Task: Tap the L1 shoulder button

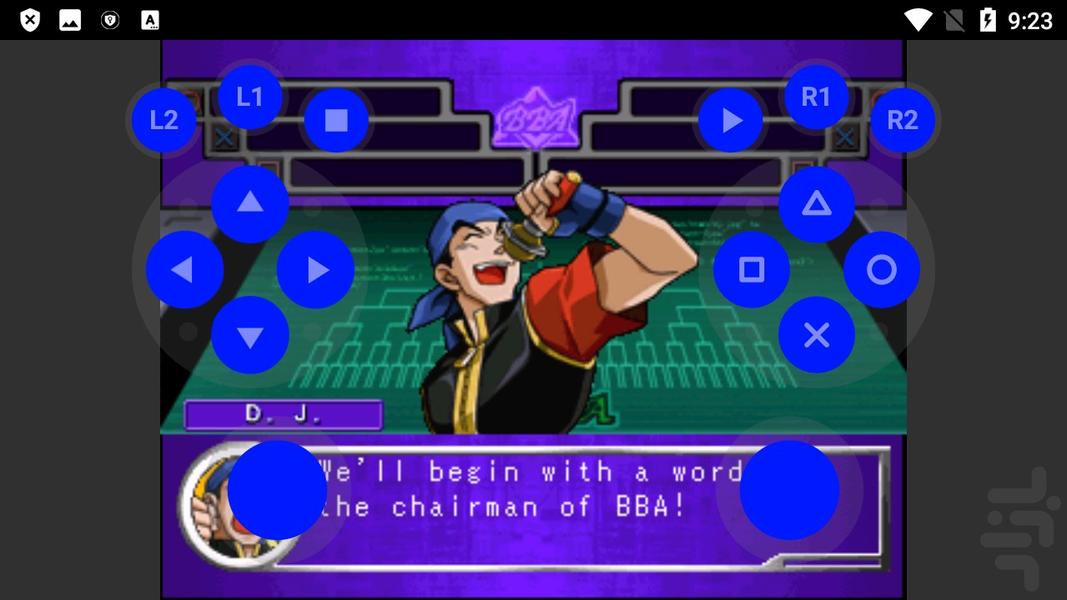Action: (249, 97)
